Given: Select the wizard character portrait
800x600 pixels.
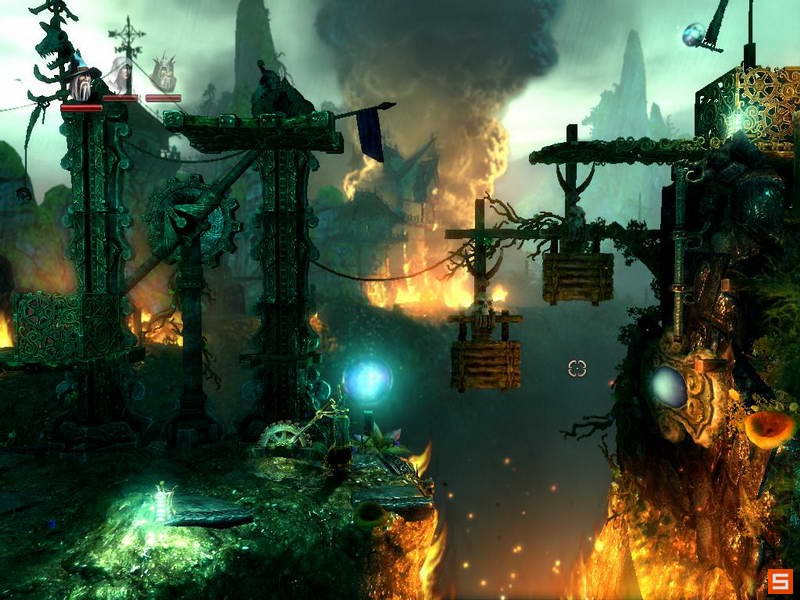Looking at the screenshot, I should point(82,80).
